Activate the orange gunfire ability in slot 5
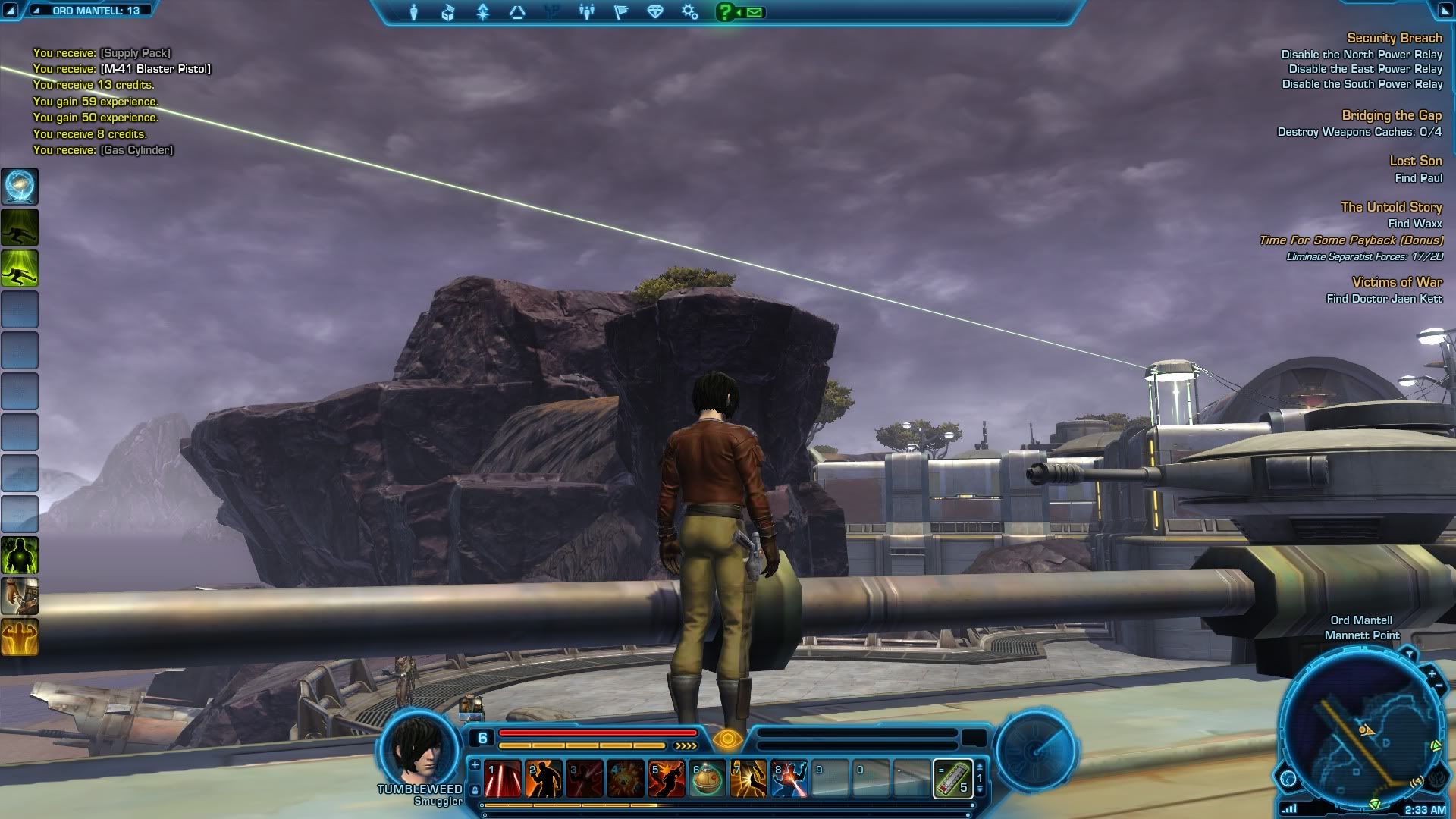The image size is (1456, 819). (667, 779)
